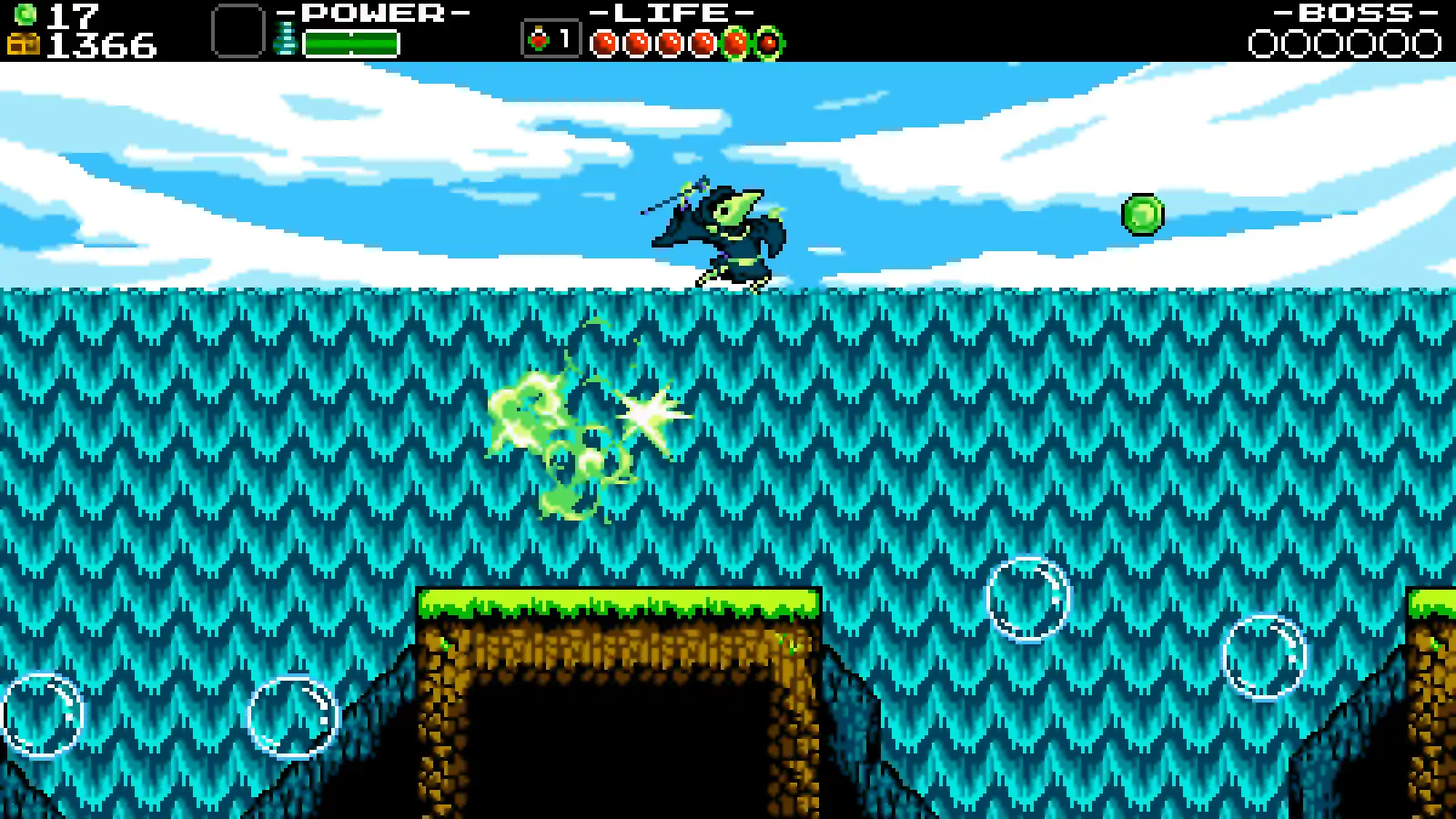Image resolution: width=1456 pixels, height=819 pixels.
Task: Select the rightmost green-rimmed life orb
Action: [769, 40]
